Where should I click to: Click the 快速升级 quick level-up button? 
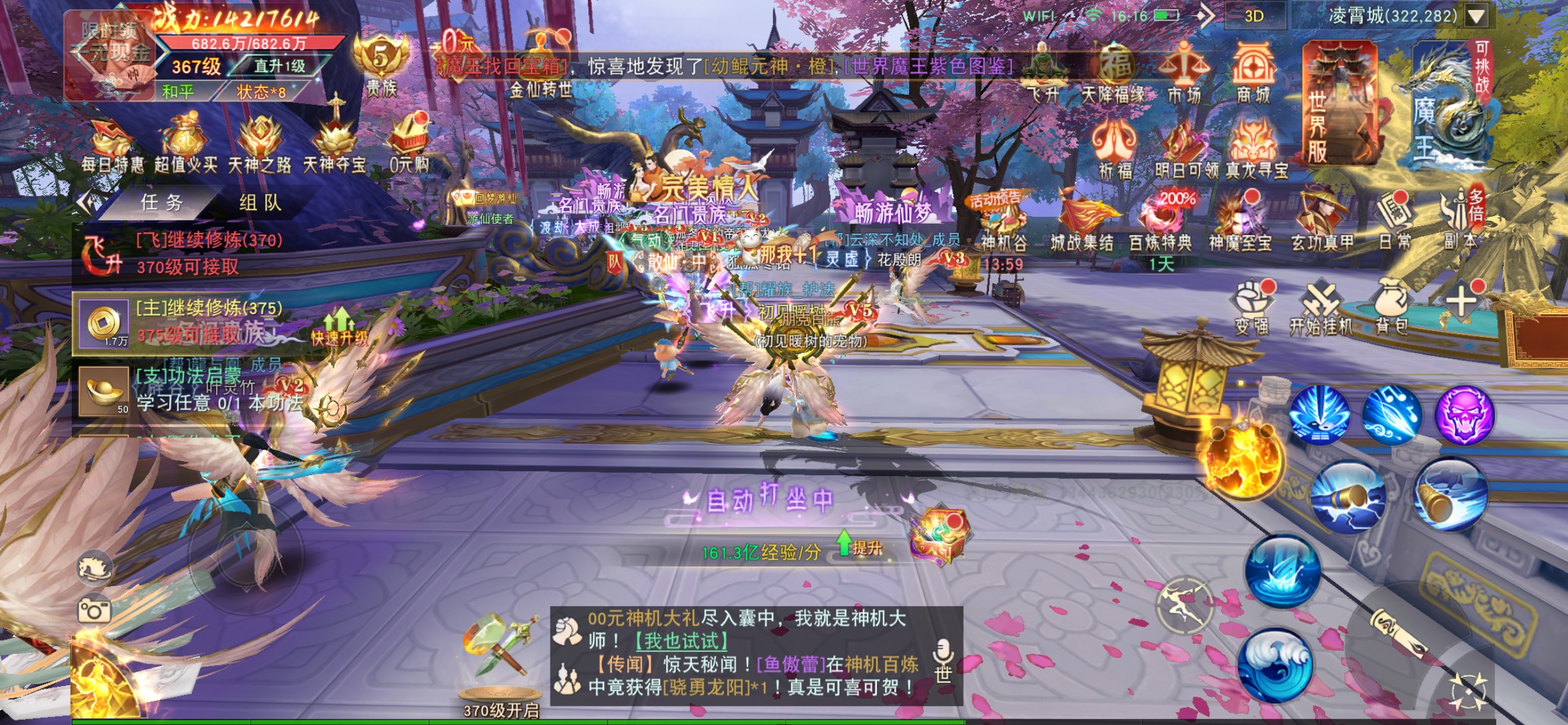click(x=339, y=327)
